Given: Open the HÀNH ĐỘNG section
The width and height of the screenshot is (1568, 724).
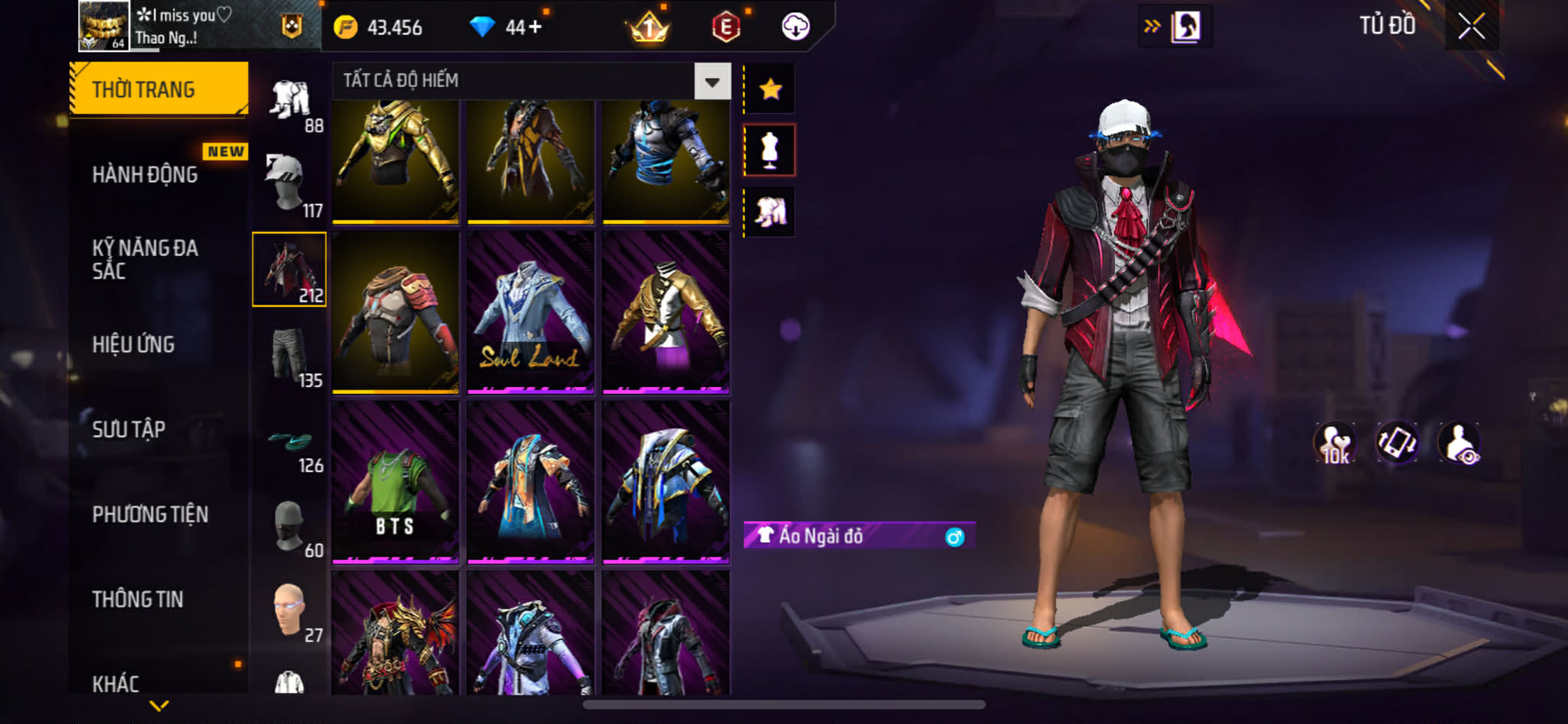Looking at the screenshot, I should point(145,174).
